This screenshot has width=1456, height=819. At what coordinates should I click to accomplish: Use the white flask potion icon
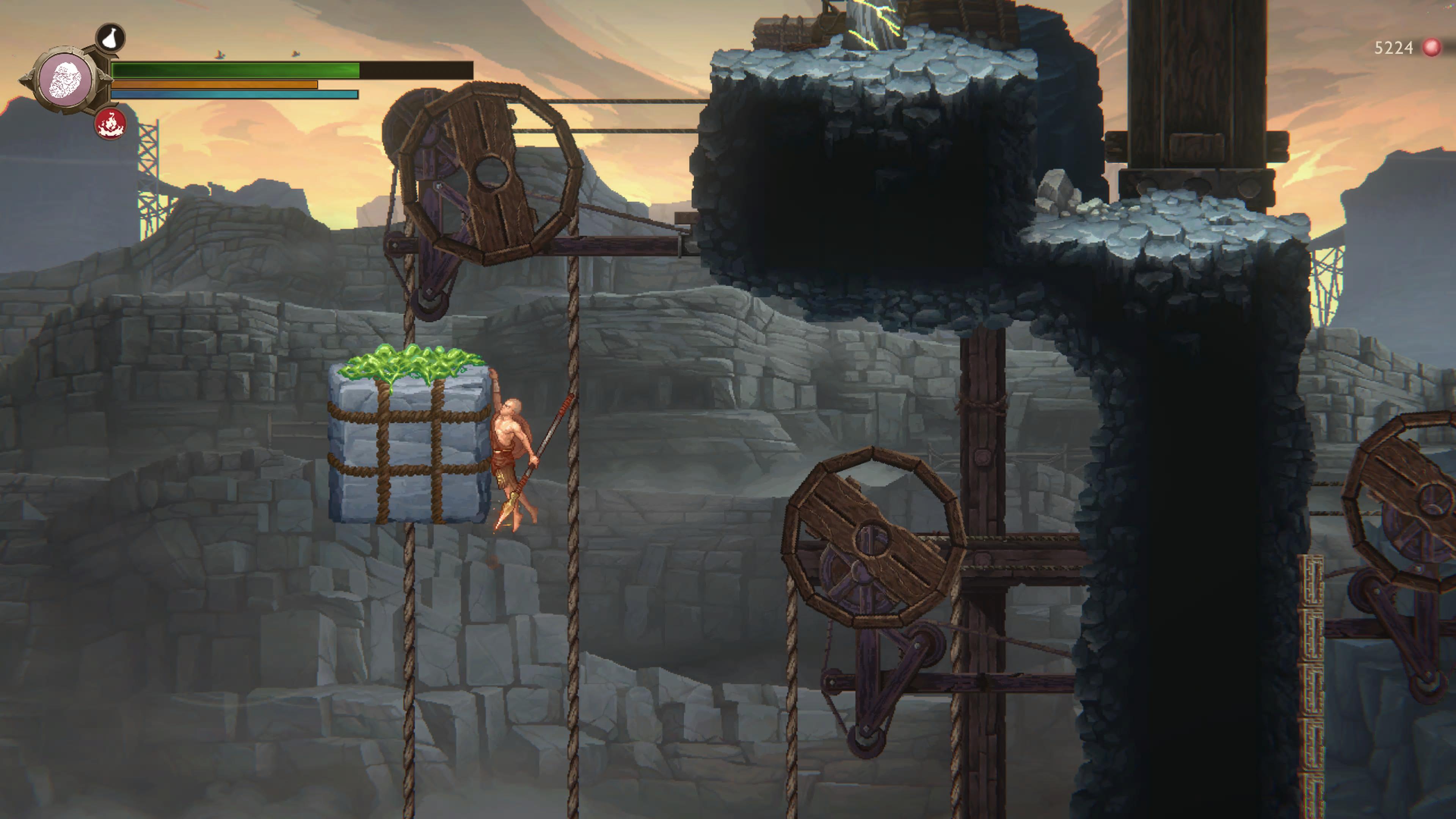tap(110, 38)
